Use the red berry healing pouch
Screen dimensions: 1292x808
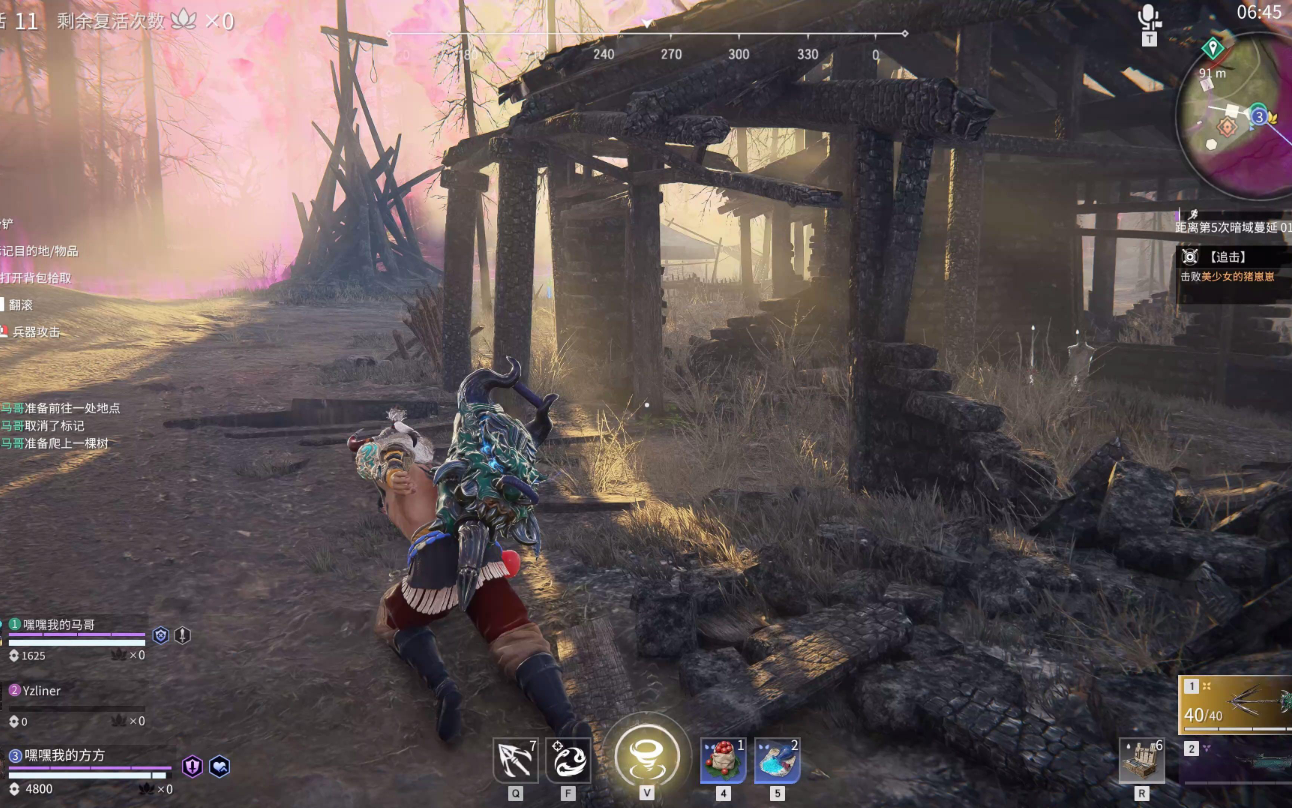(723, 761)
